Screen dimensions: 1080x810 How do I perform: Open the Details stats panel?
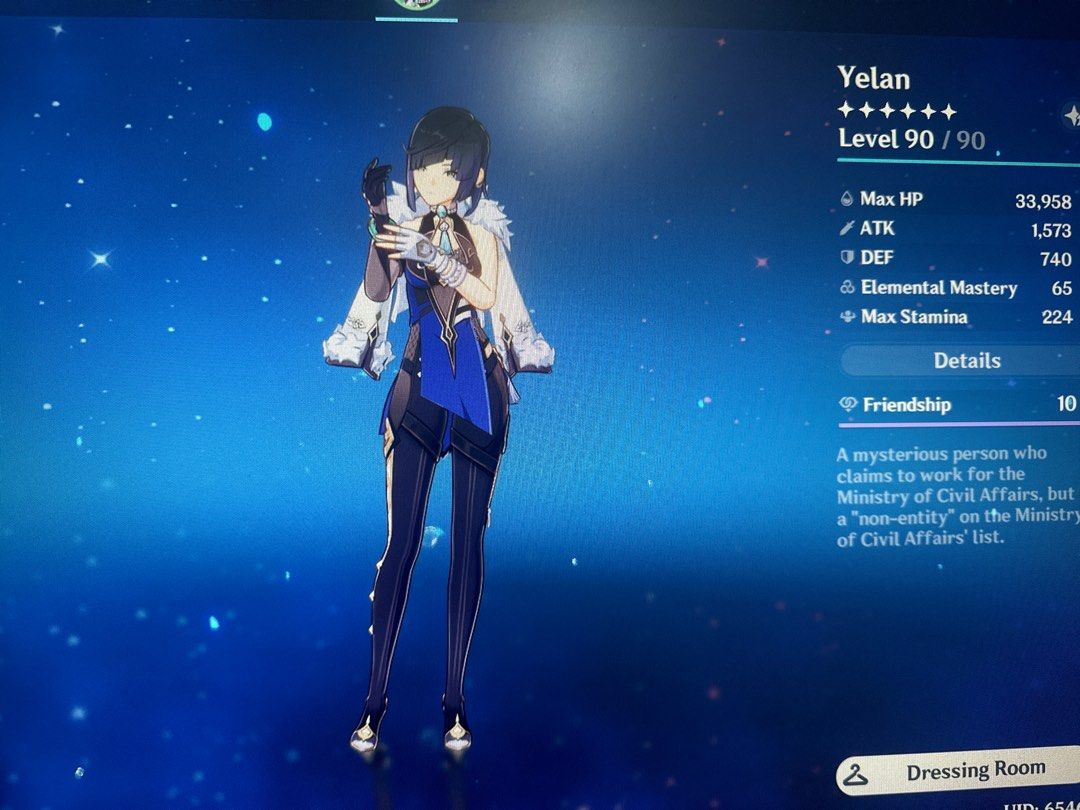tap(966, 361)
